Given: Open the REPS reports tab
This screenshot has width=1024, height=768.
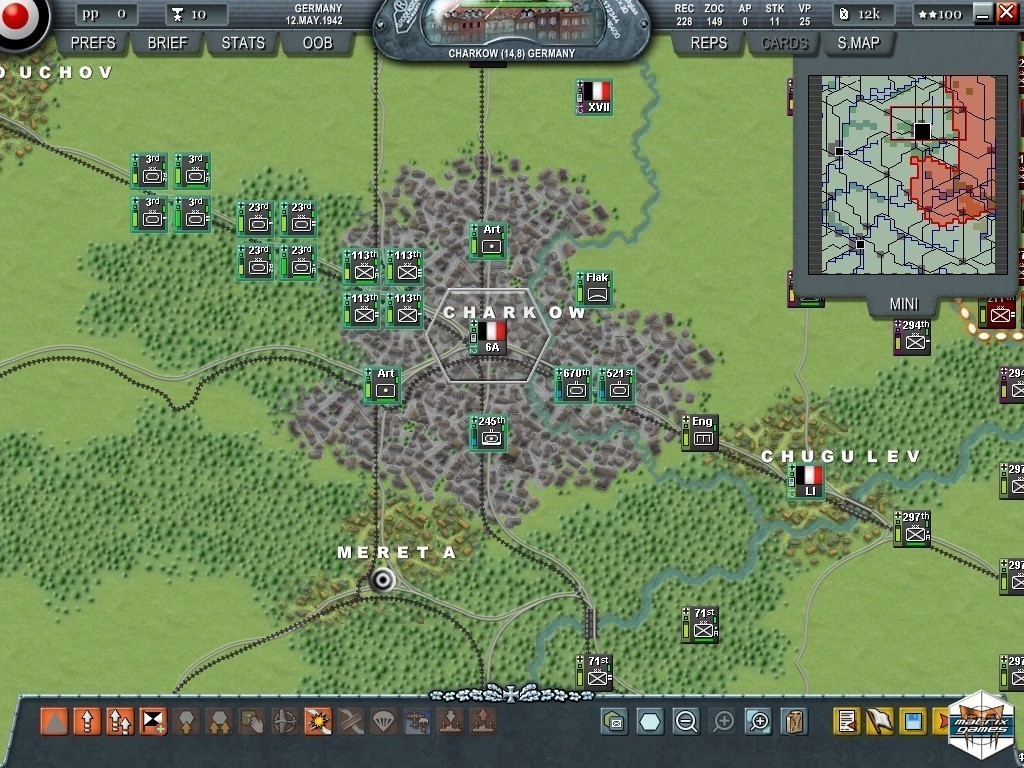Looking at the screenshot, I should (x=709, y=43).
